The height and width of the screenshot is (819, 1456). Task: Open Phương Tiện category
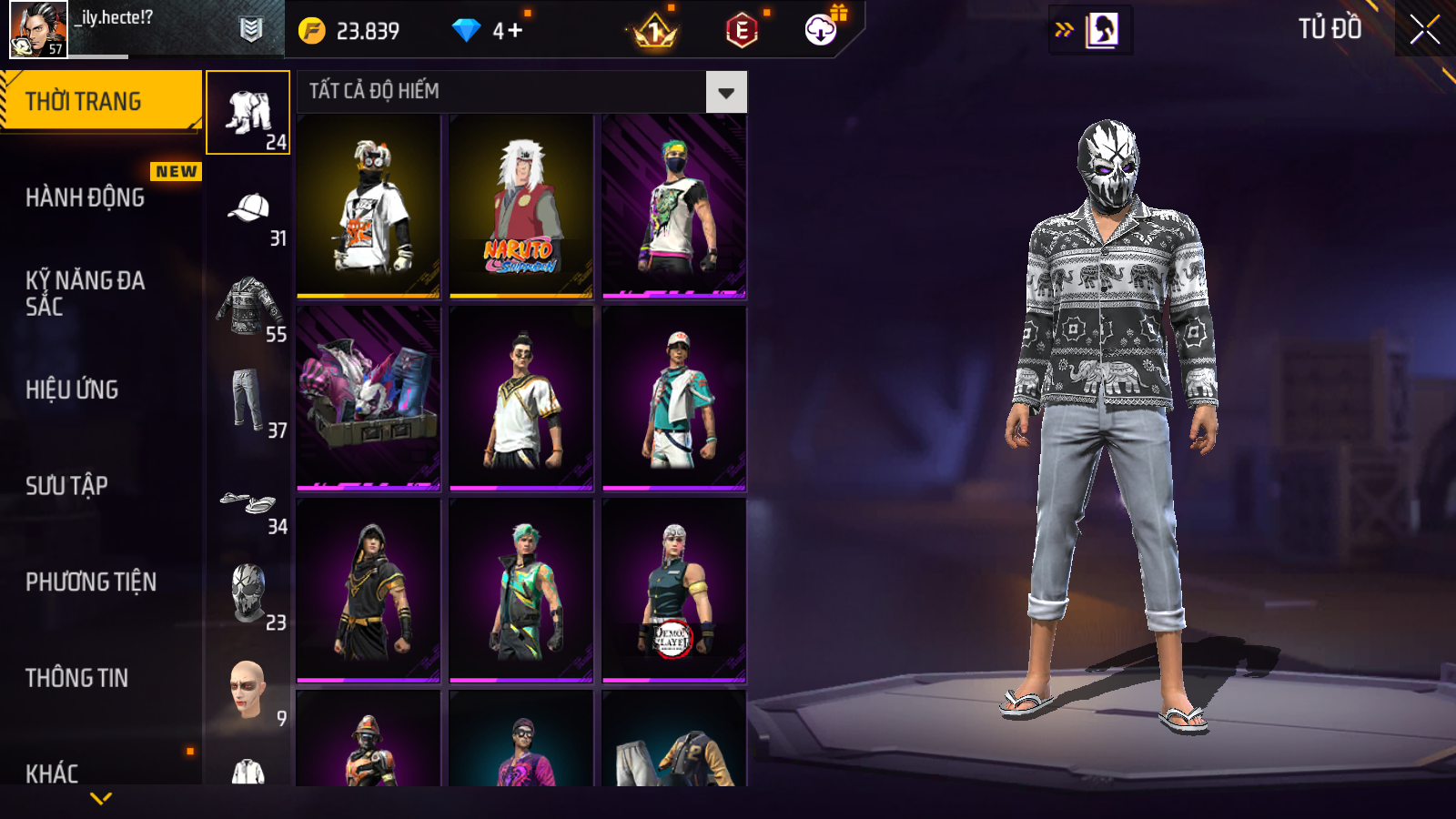91,581
